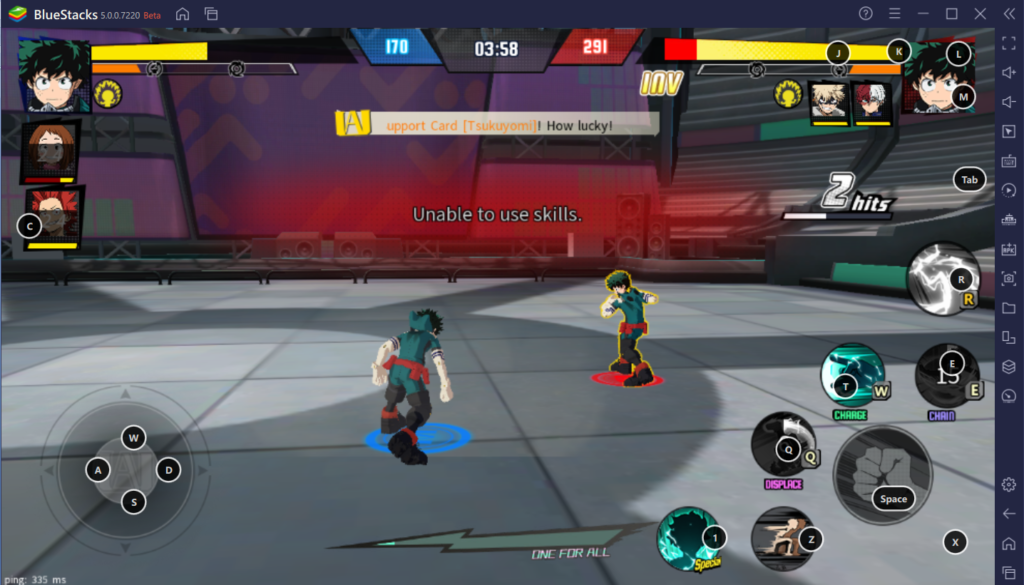Tap the virtual movement joystick
Screen dimensions: 1024x585
pos(133,470)
